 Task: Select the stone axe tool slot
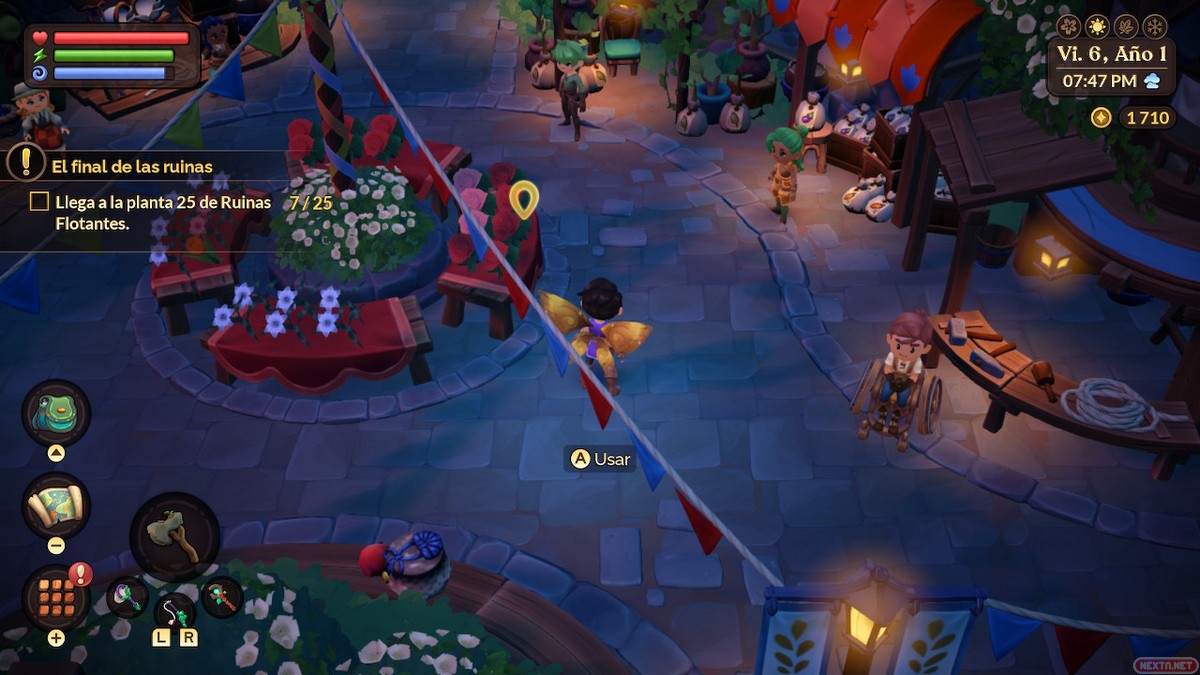tap(174, 536)
